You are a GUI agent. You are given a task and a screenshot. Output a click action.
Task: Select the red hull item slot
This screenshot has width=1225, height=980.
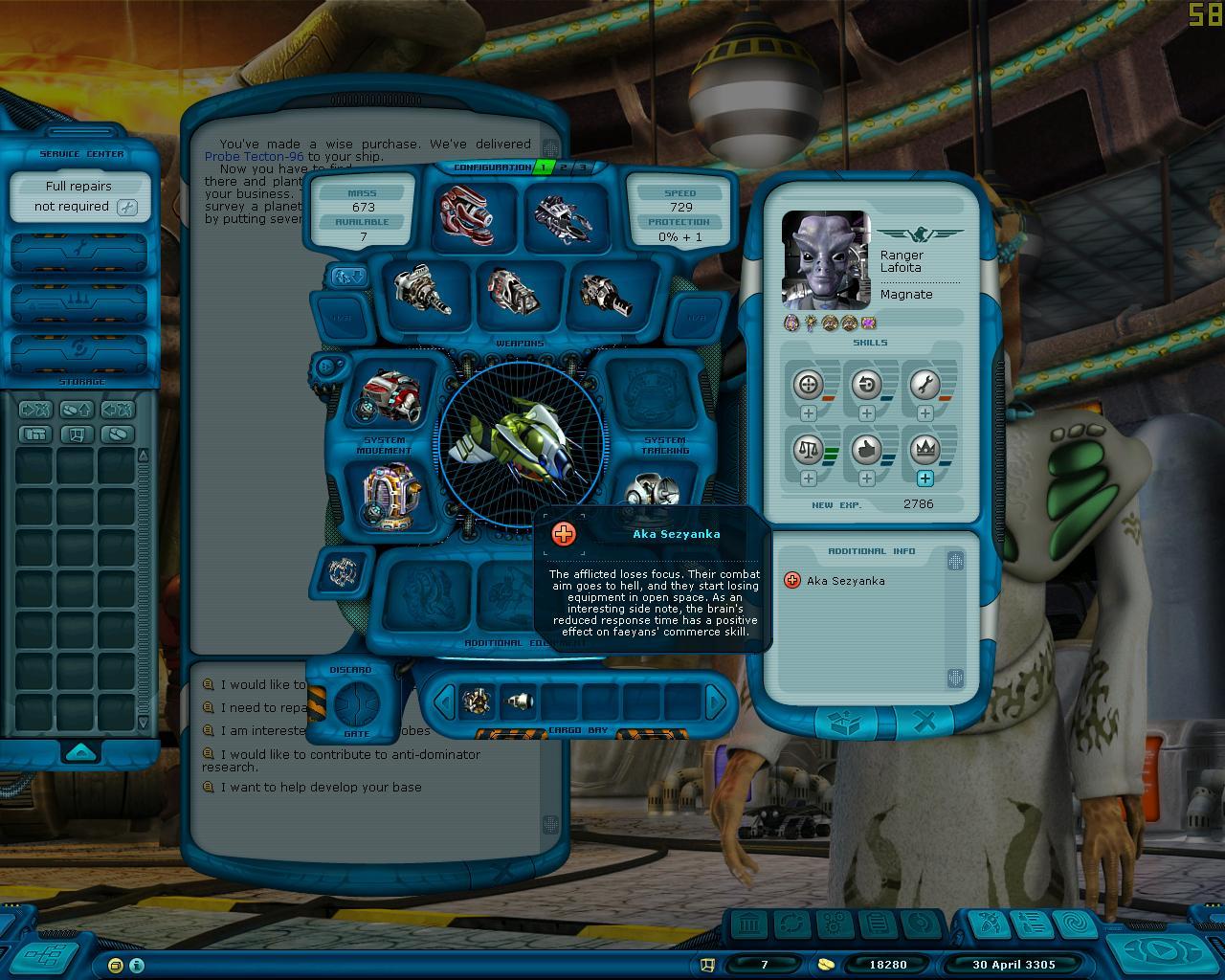(x=465, y=212)
